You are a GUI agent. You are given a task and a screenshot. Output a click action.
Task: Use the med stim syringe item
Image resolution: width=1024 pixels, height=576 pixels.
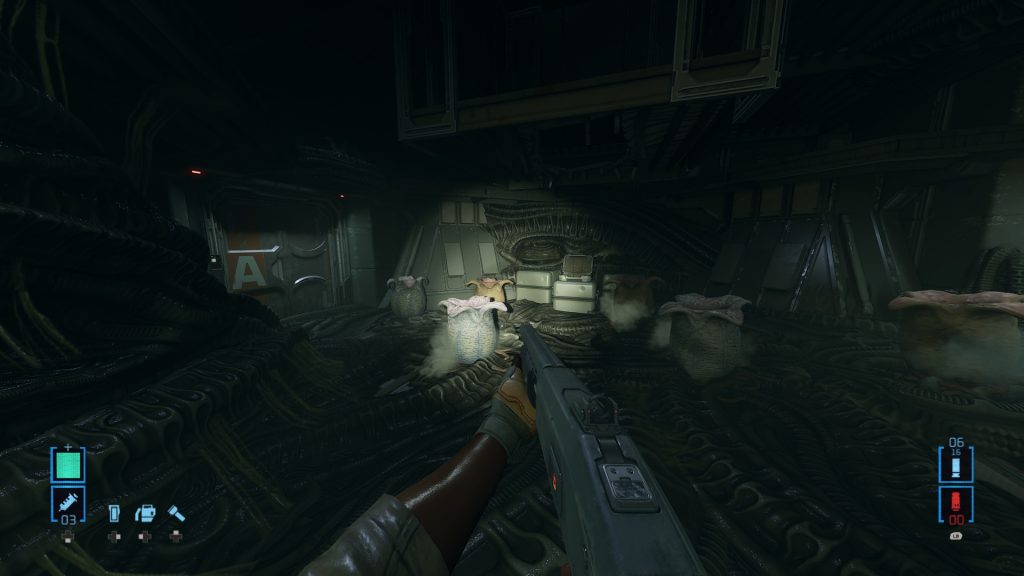point(68,502)
